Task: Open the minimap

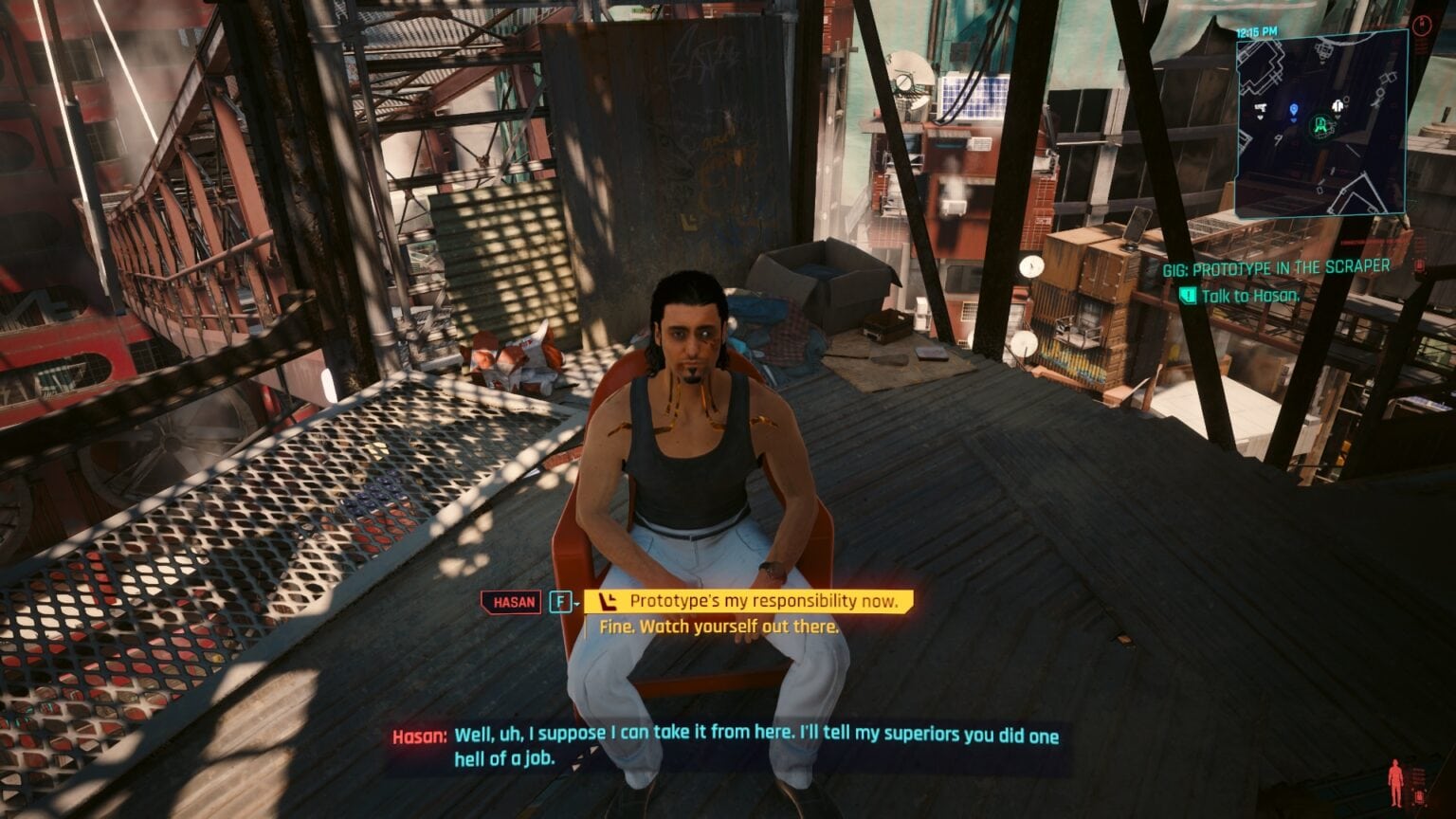Action: [1319, 123]
